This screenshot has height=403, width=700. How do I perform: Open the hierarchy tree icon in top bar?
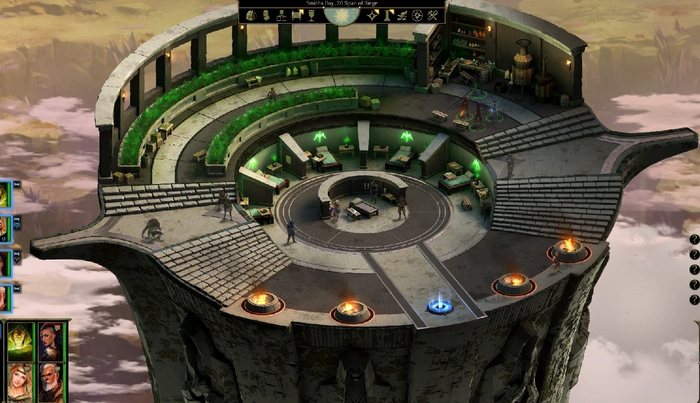click(282, 15)
